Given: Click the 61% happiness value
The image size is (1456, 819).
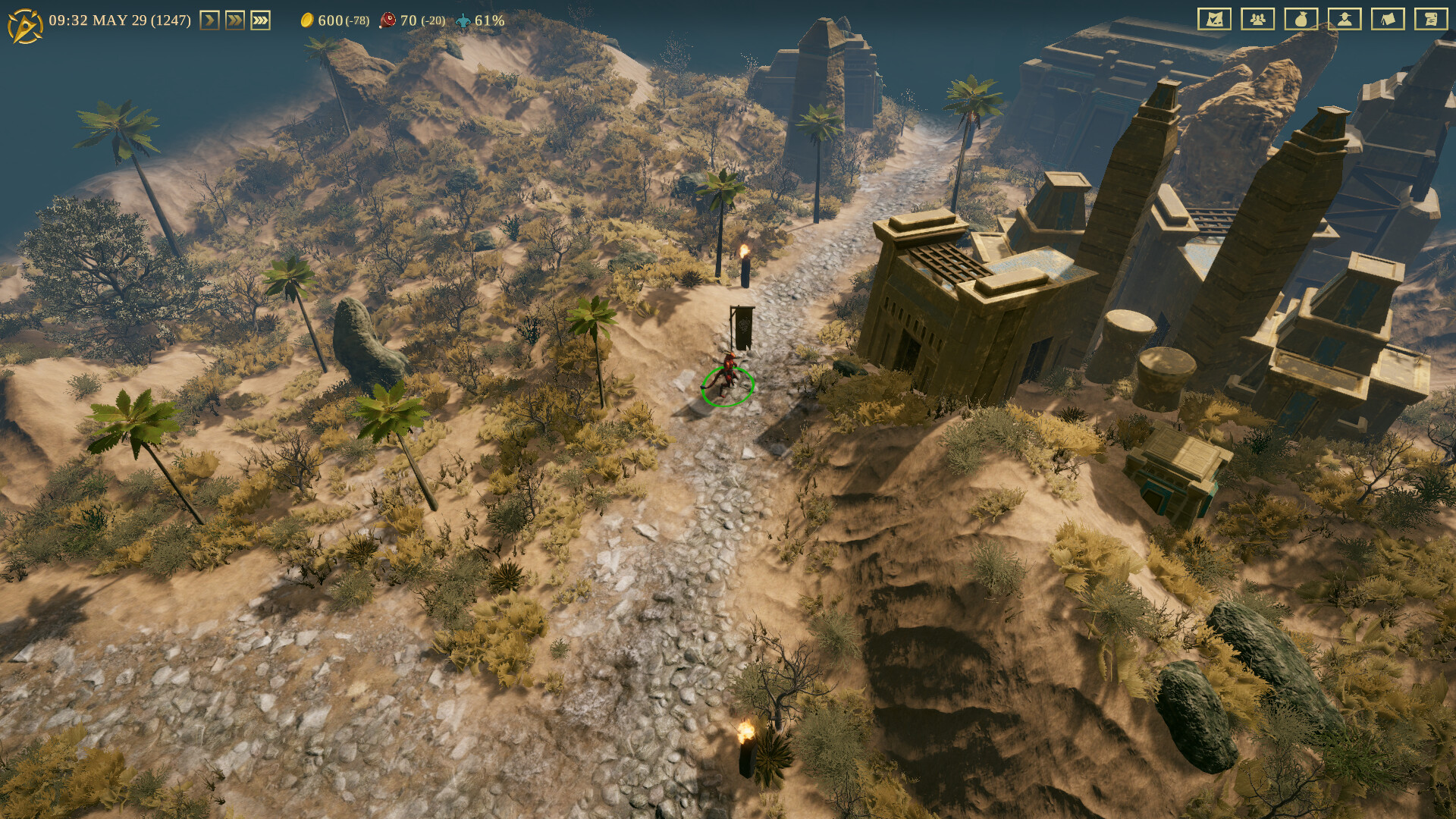Looking at the screenshot, I should (489, 20).
